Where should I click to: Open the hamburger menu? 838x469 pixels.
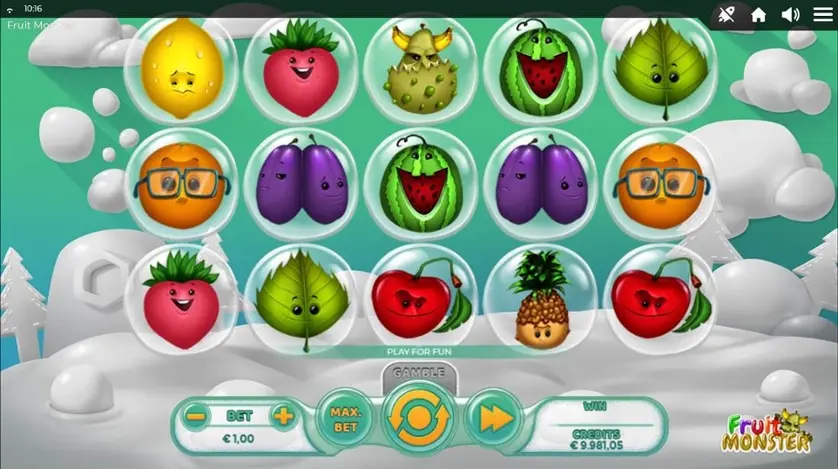tap(822, 14)
